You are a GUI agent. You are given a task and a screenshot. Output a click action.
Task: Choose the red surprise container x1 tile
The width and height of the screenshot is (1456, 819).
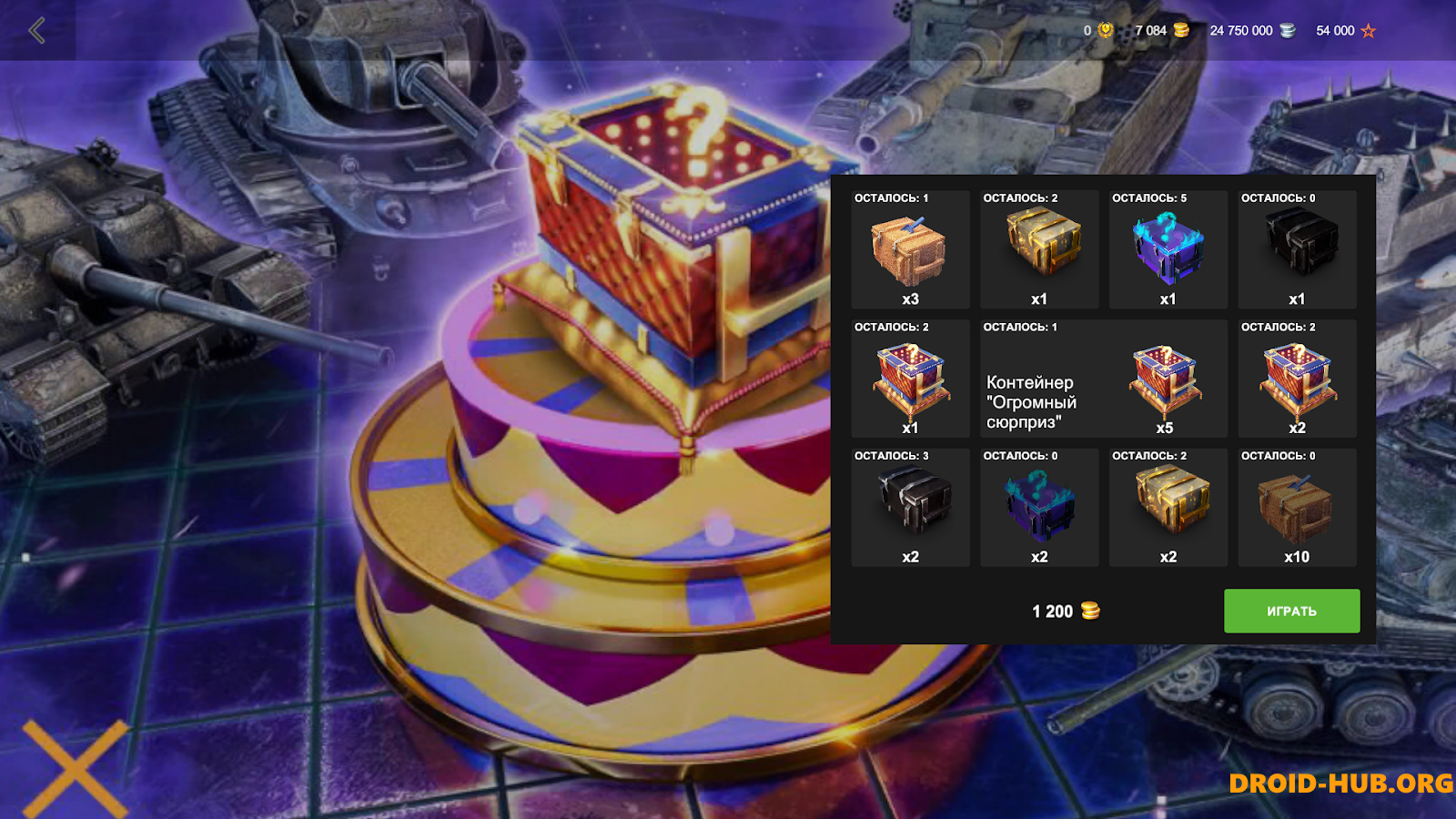(910, 379)
